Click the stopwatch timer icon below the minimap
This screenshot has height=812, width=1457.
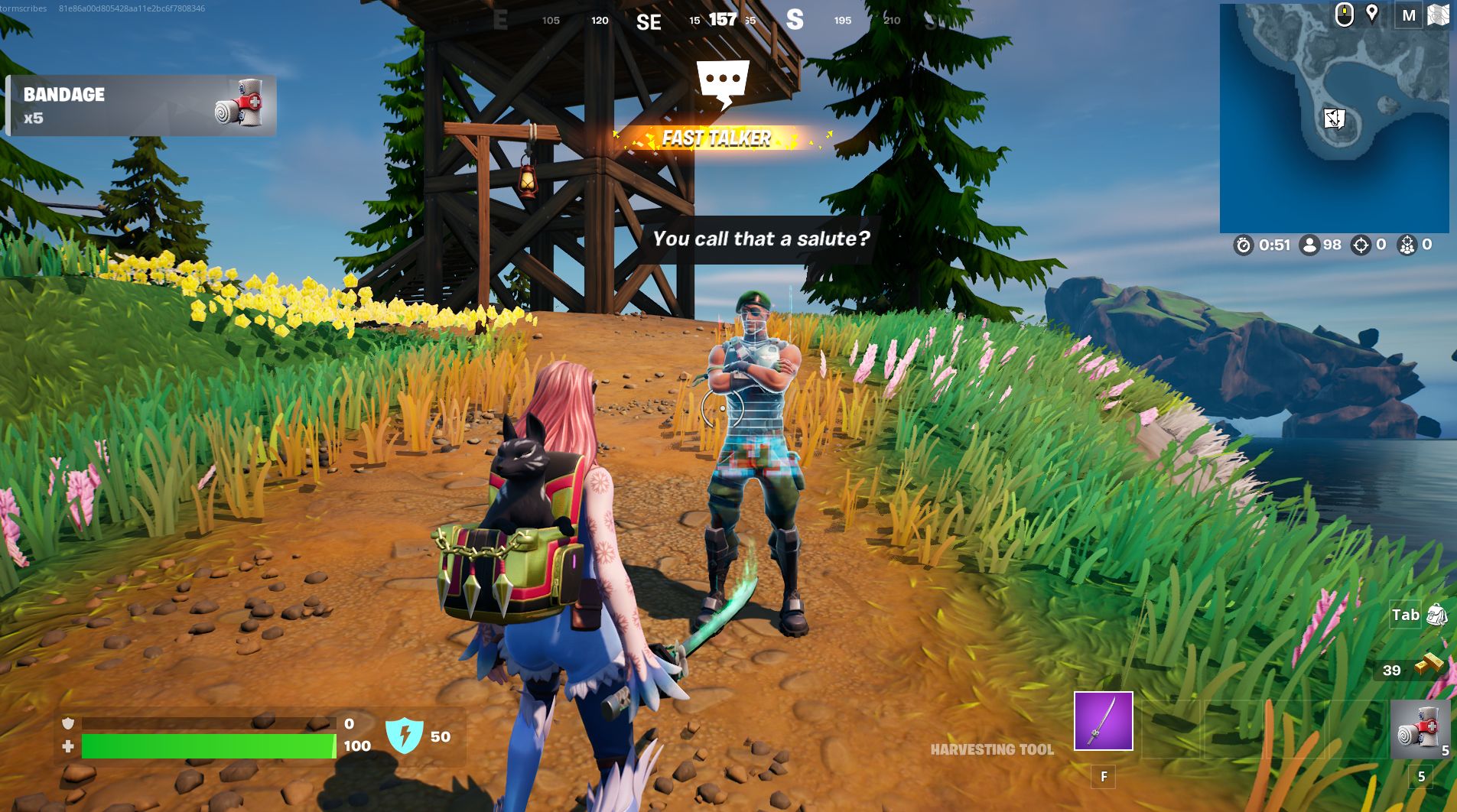coord(1243,245)
